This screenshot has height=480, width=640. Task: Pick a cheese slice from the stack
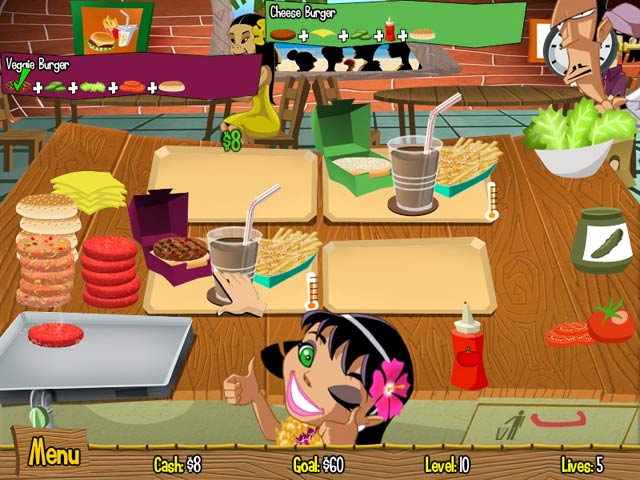(x=88, y=189)
